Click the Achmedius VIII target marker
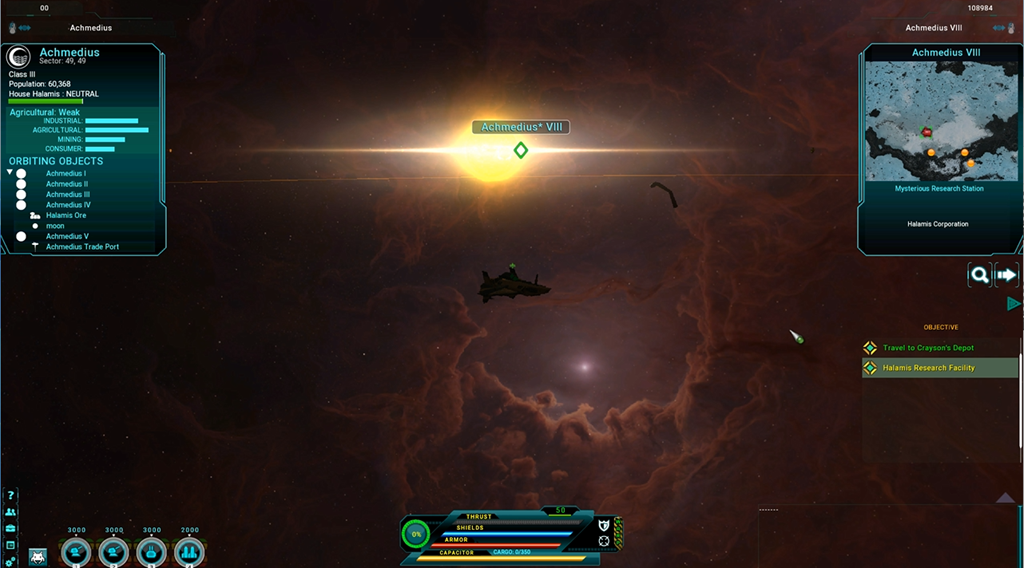The height and width of the screenshot is (568, 1024). pyautogui.click(x=520, y=150)
